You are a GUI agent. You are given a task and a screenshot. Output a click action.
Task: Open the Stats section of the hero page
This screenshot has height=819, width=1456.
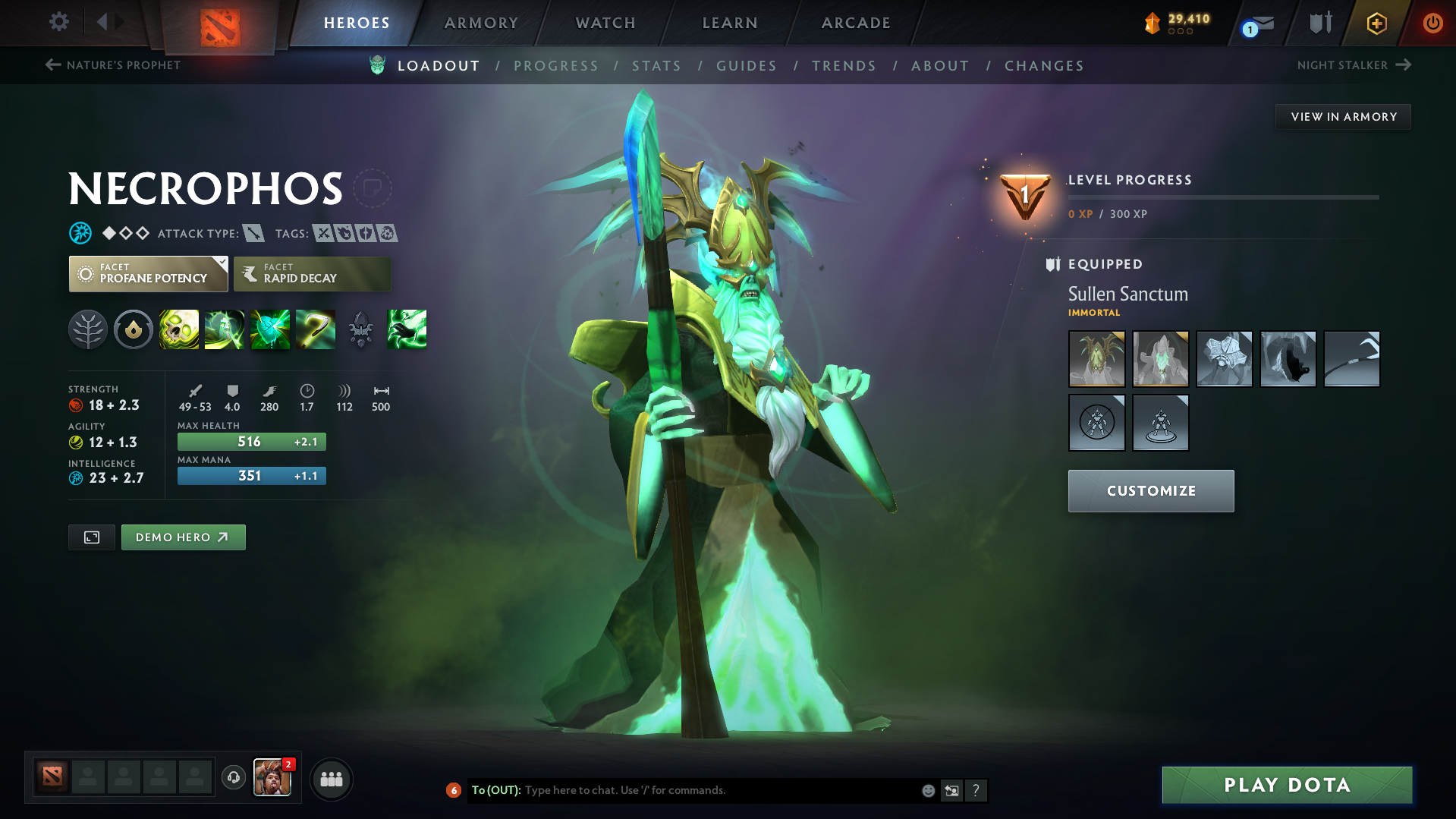pyautogui.click(x=656, y=66)
